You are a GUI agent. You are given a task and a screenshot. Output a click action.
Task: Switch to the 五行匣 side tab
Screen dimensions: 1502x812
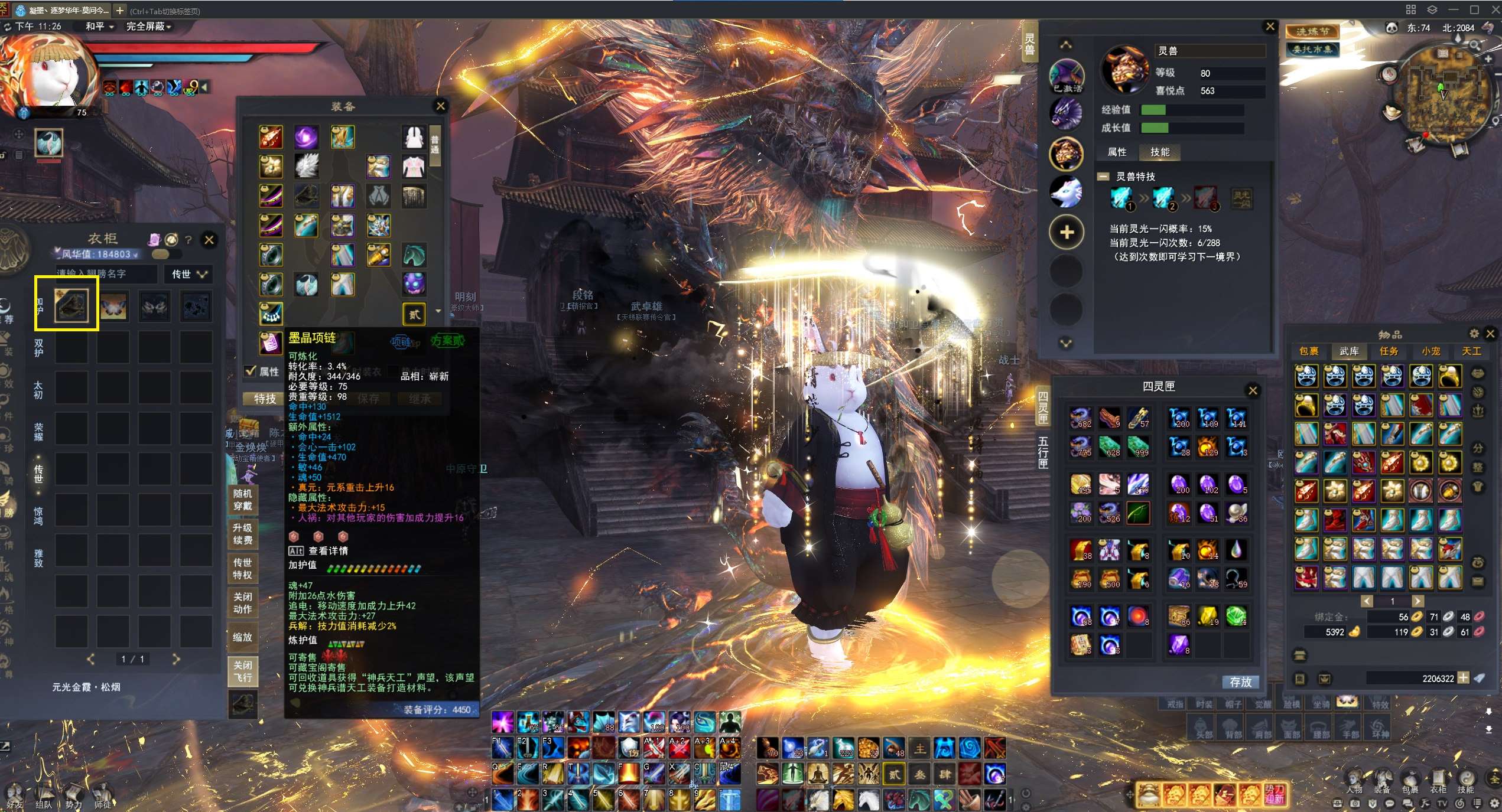1043,452
